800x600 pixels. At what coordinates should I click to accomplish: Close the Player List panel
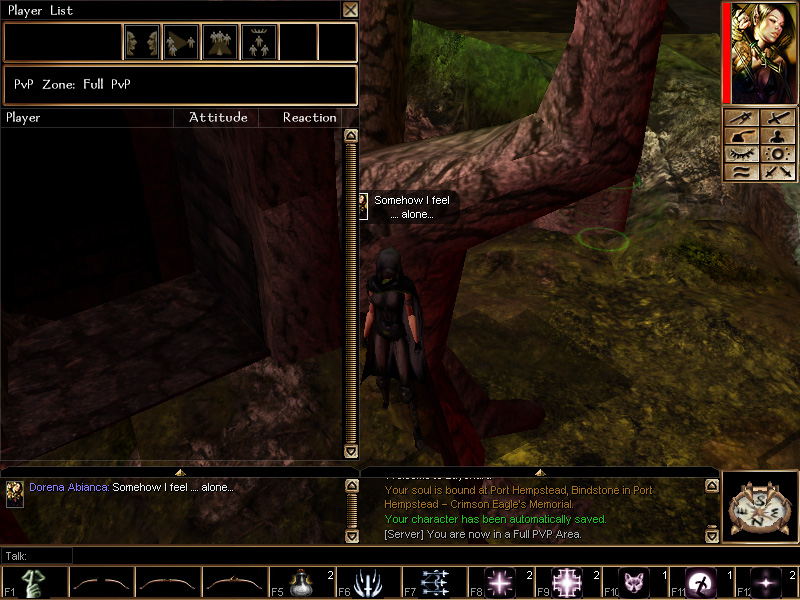point(350,10)
